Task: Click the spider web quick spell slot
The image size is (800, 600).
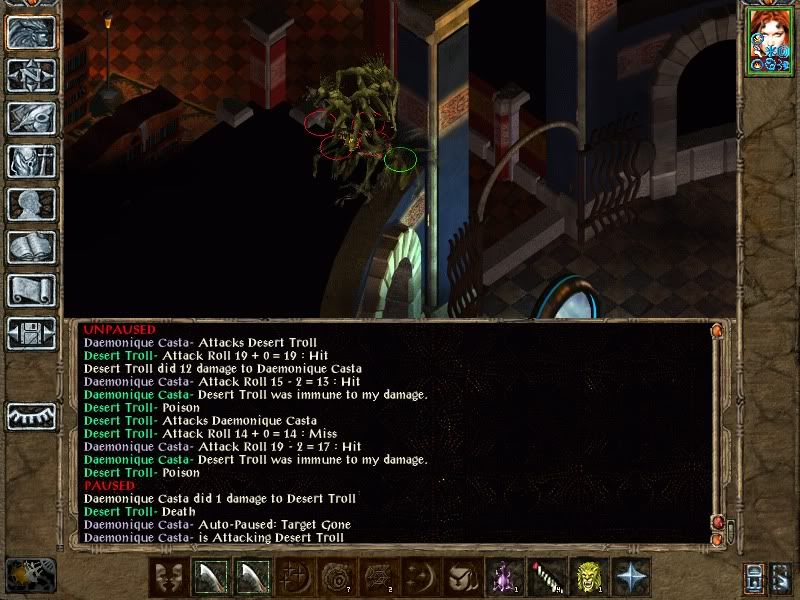Action: (377, 577)
